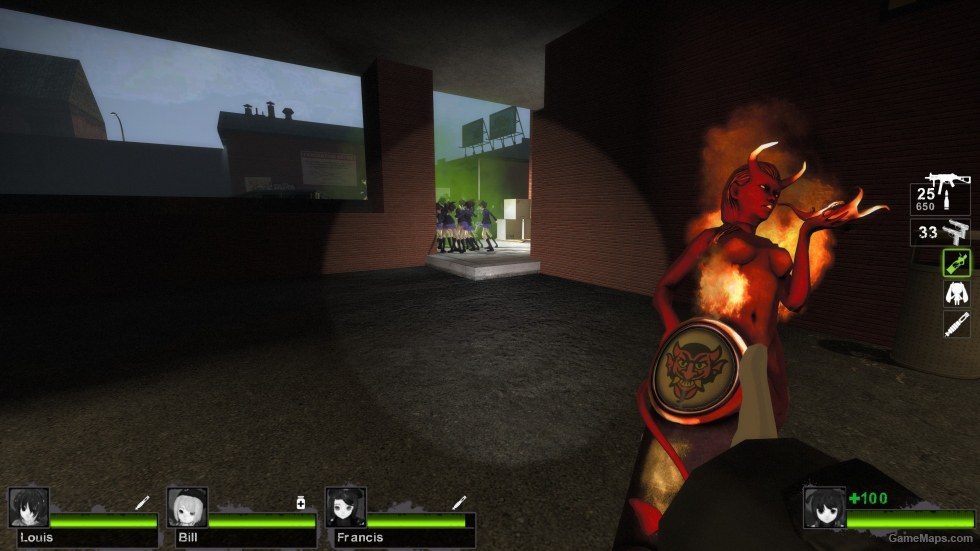
Task: Click your own character portrait
Action: coord(824,507)
